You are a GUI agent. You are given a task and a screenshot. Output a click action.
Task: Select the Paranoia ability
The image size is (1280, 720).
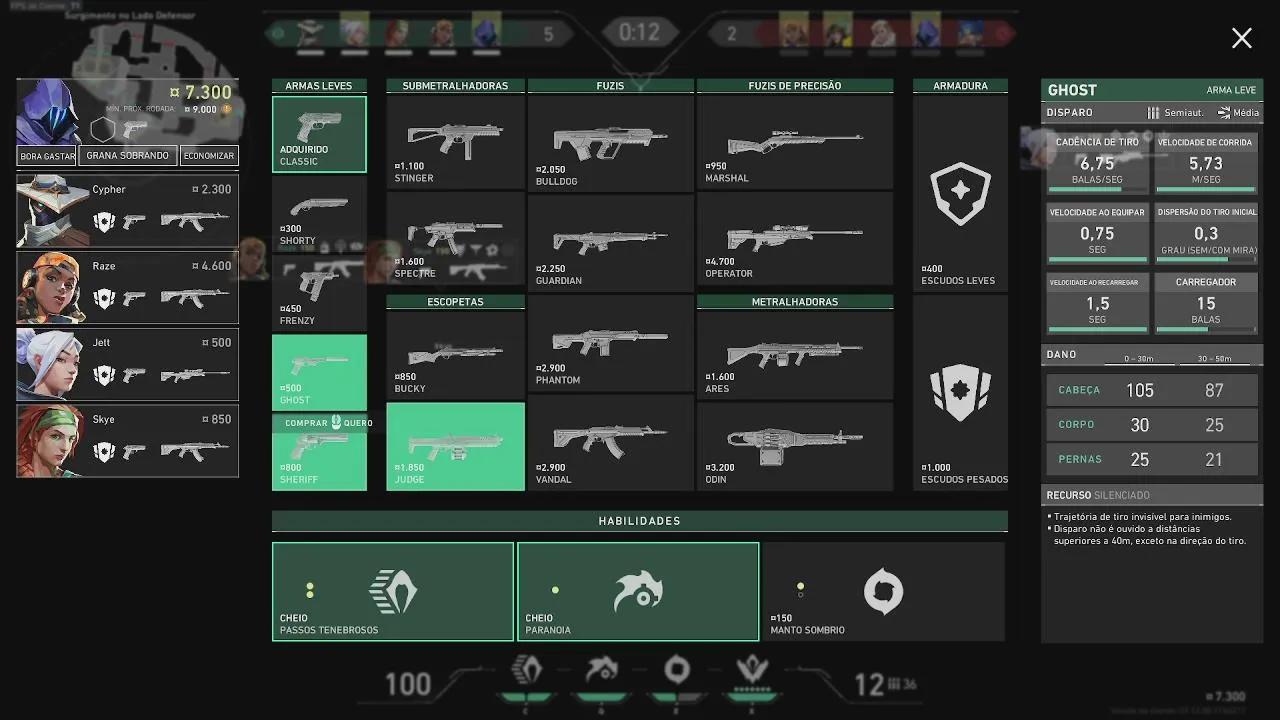tap(638, 591)
